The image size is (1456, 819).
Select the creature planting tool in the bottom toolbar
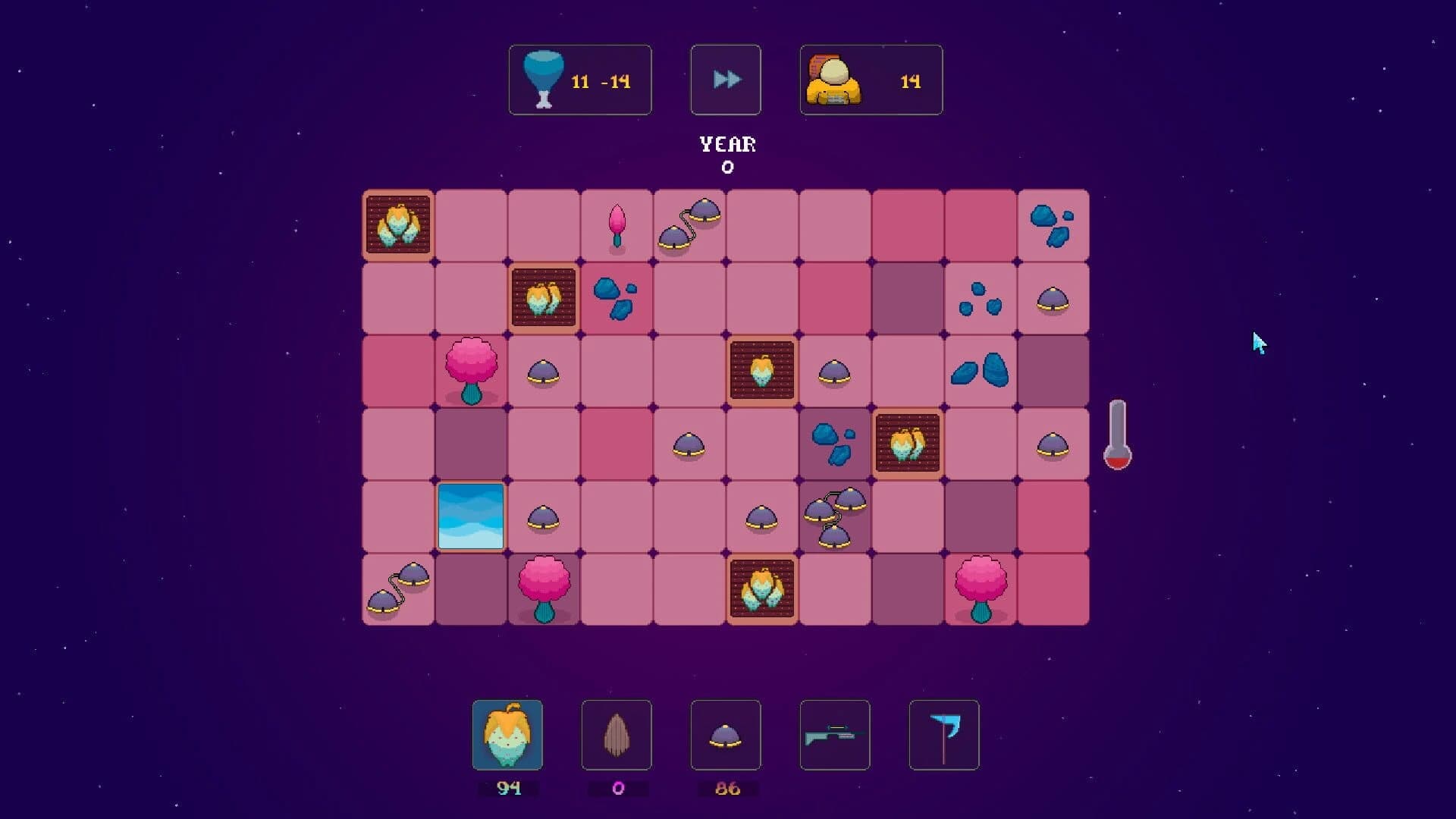(x=509, y=735)
